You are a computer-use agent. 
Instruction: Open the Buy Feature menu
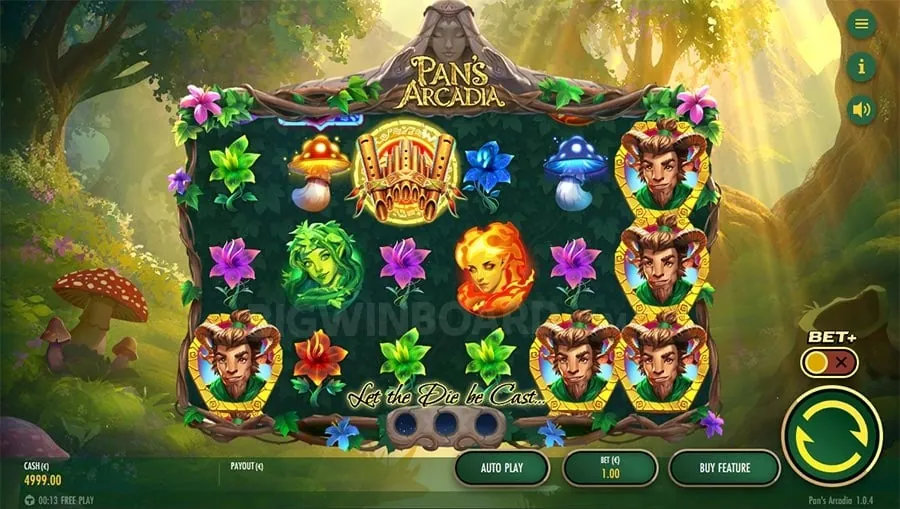(724, 467)
